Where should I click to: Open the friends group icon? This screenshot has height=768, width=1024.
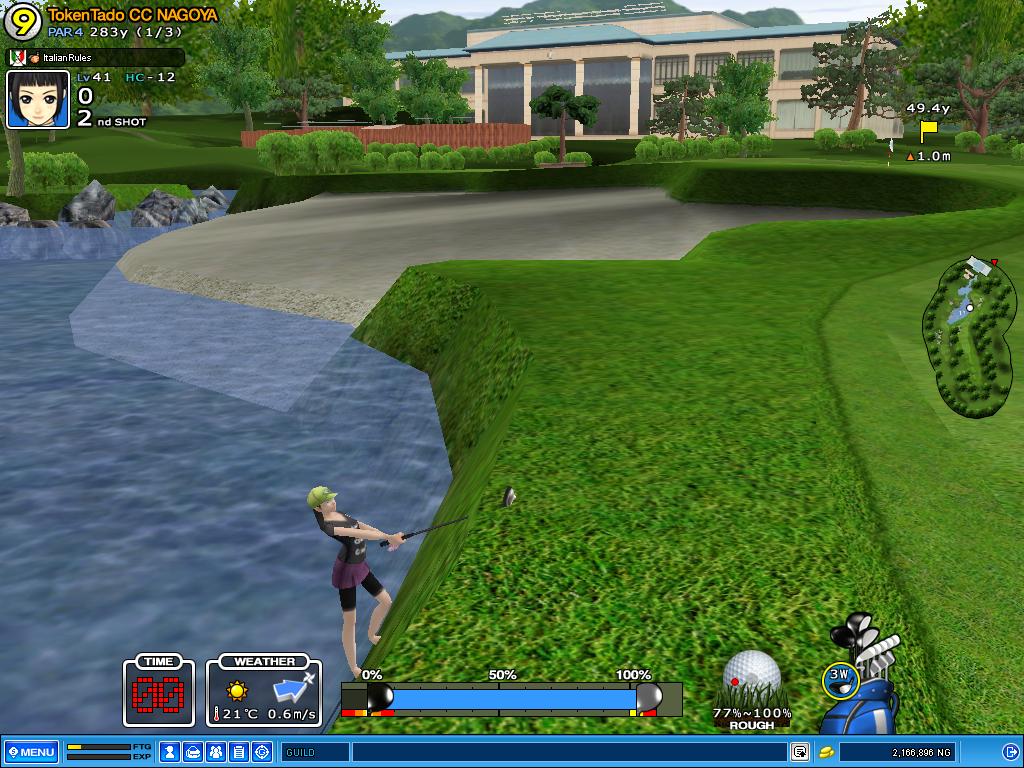[216, 752]
